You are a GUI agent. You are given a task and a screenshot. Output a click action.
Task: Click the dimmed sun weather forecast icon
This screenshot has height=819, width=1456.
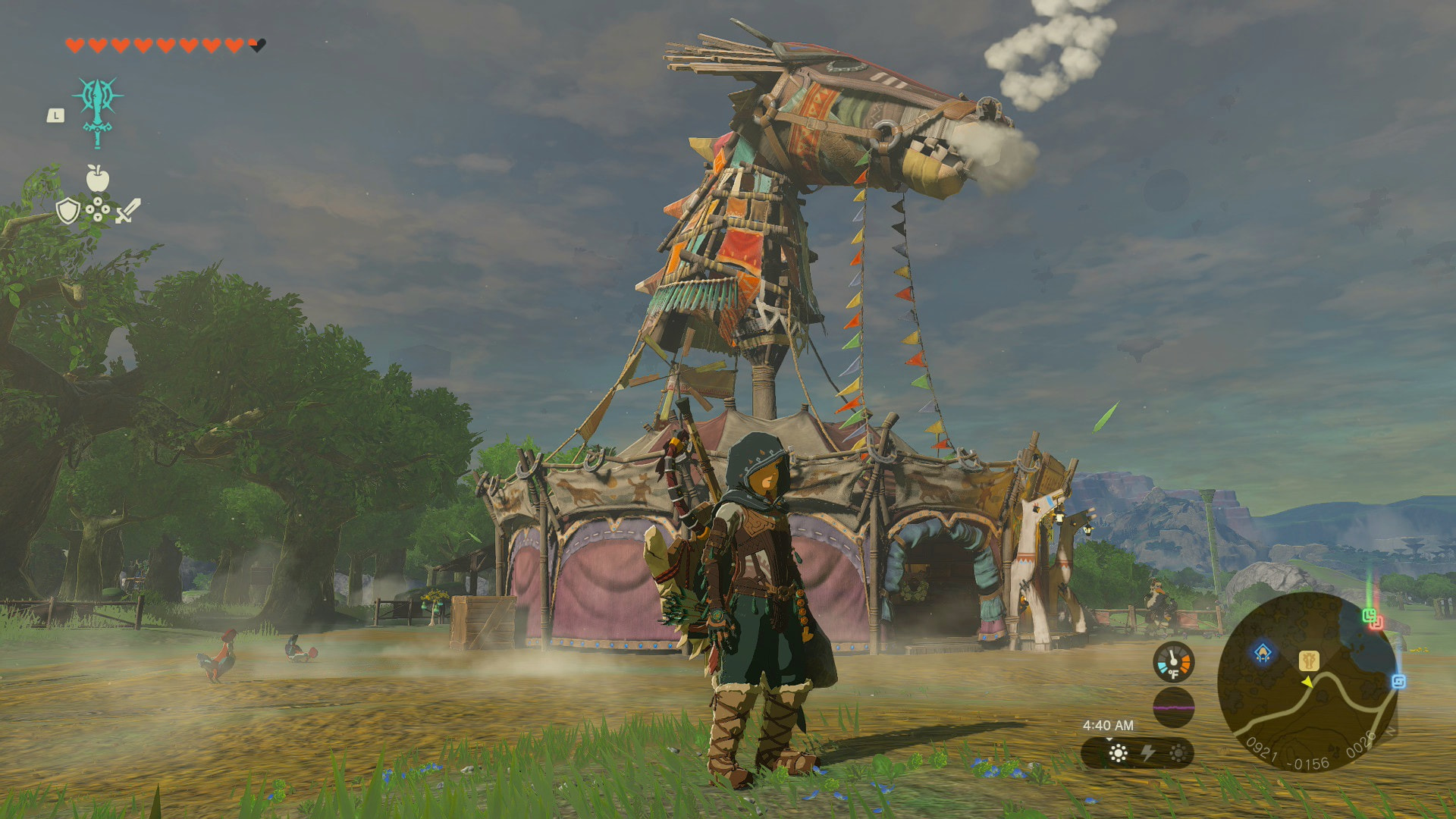point(1178,752)
